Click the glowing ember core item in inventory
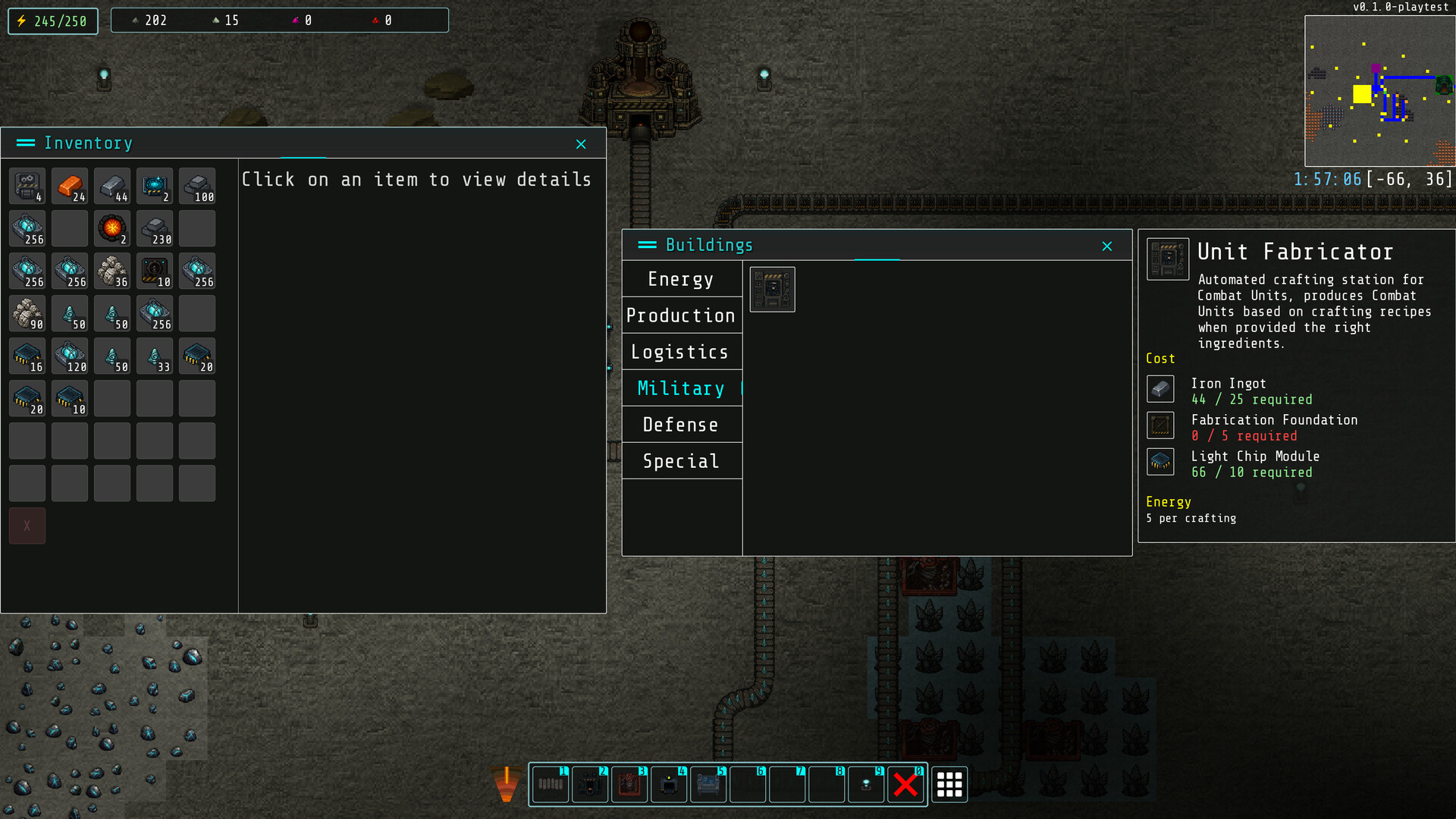1456x819 pixels. [x=112, y=228]
